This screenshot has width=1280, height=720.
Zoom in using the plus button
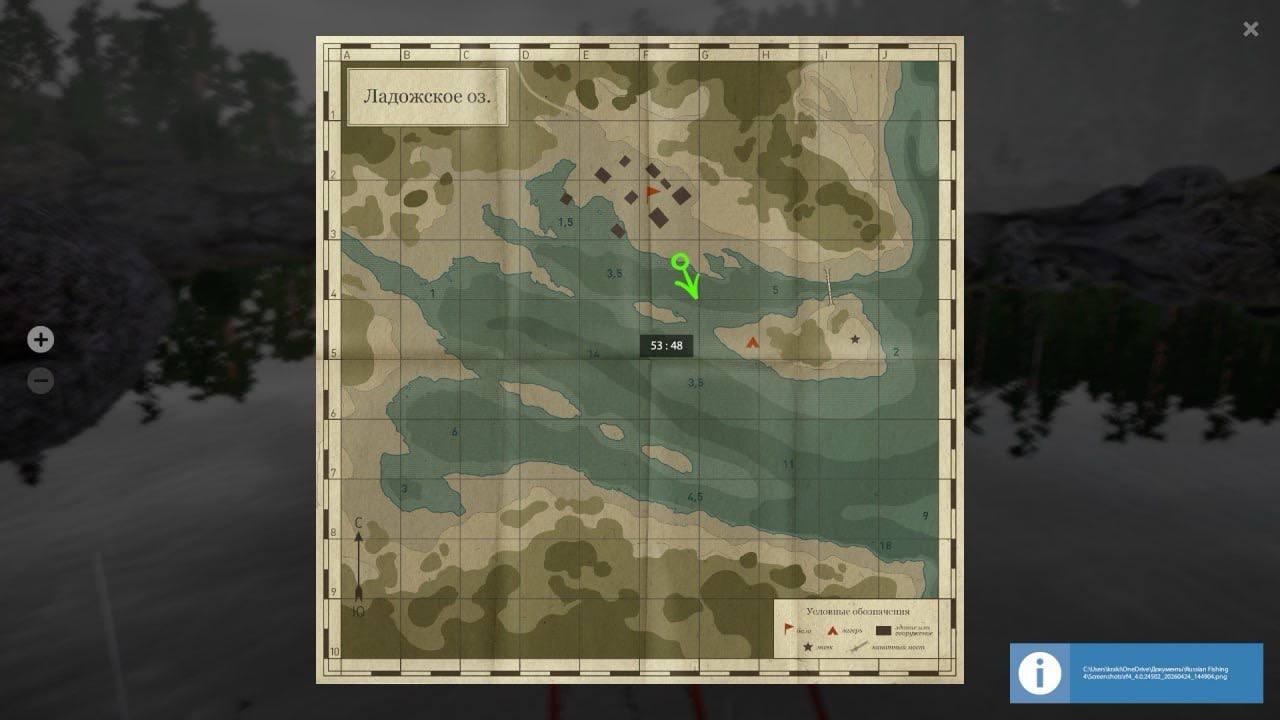pos(40,340)
